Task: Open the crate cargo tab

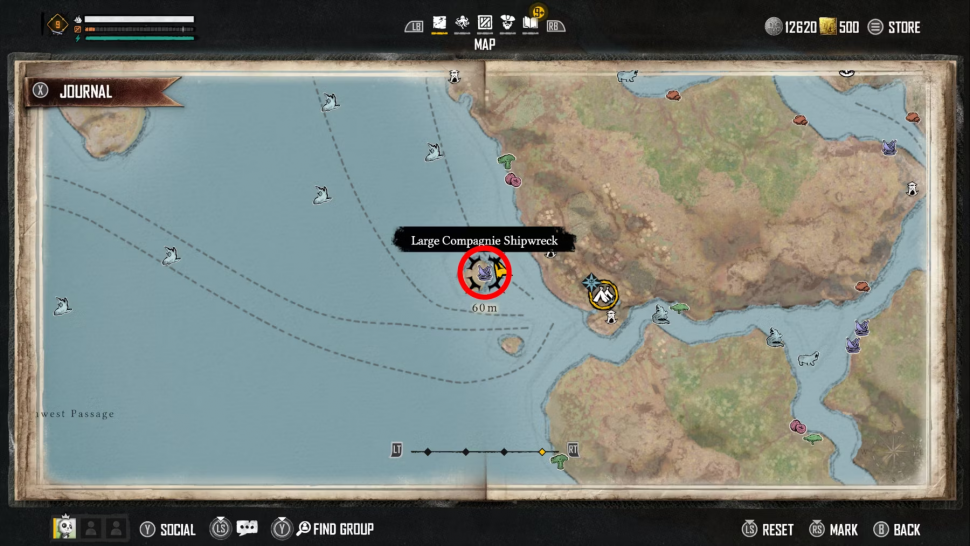Action: [x=485, y=23]
